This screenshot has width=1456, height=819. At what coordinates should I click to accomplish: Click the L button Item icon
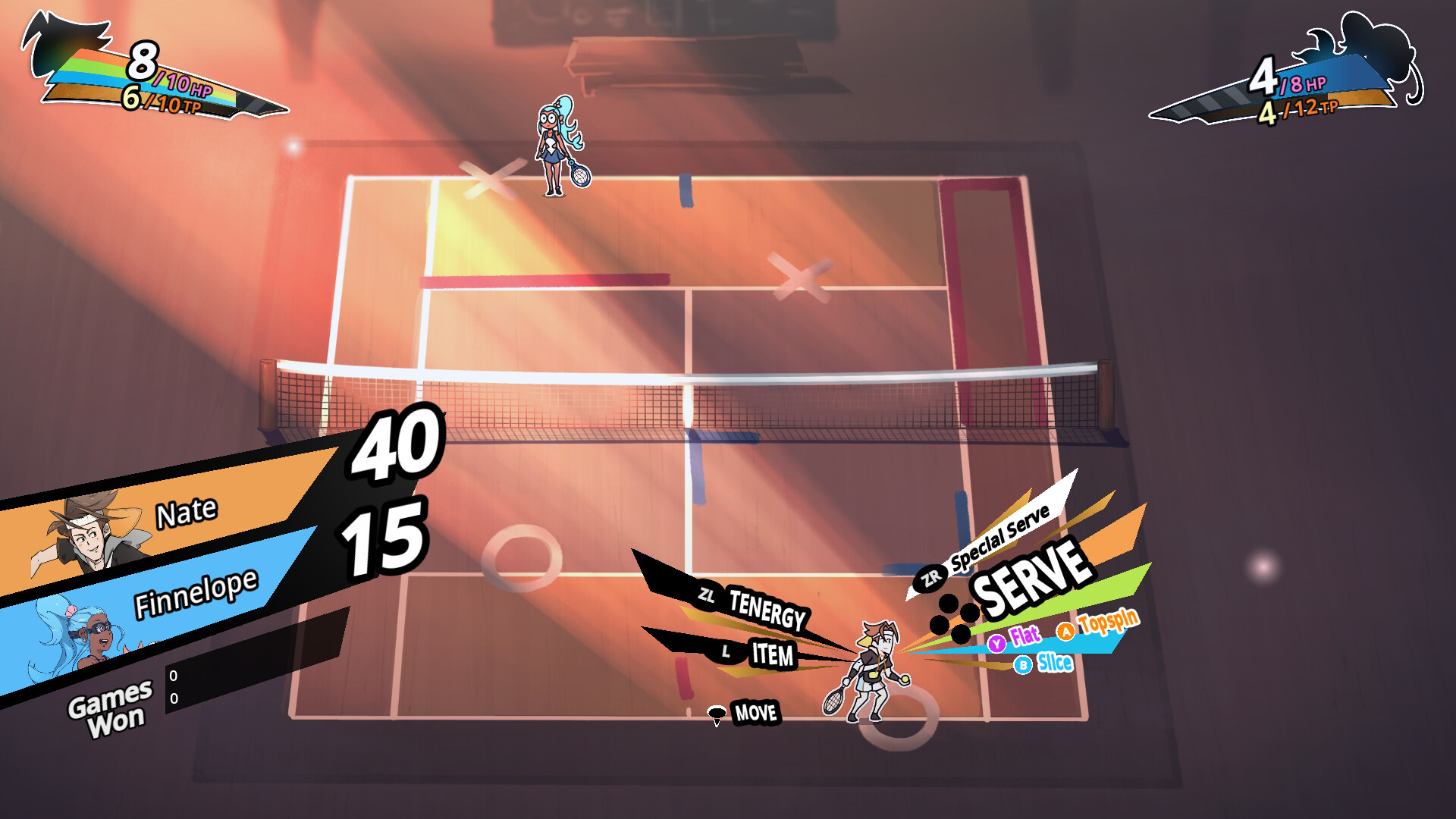tap(726, 651)
